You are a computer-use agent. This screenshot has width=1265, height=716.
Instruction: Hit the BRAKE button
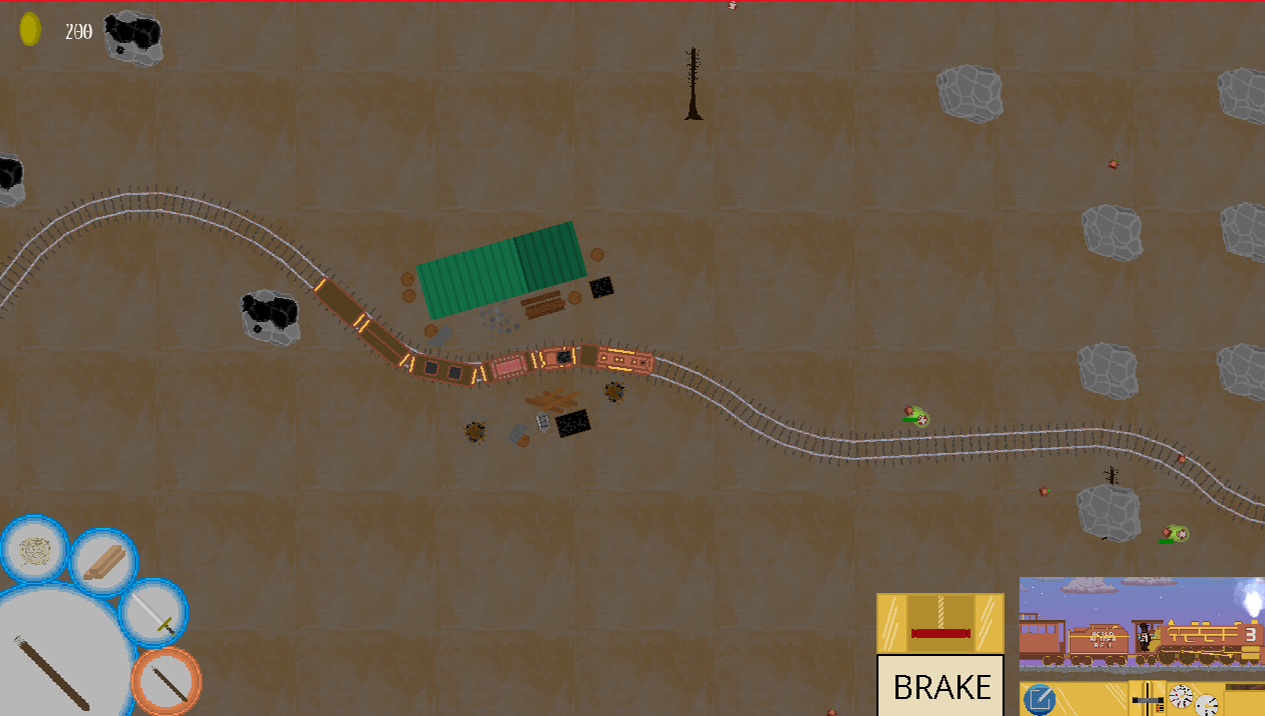pos(940,686)
